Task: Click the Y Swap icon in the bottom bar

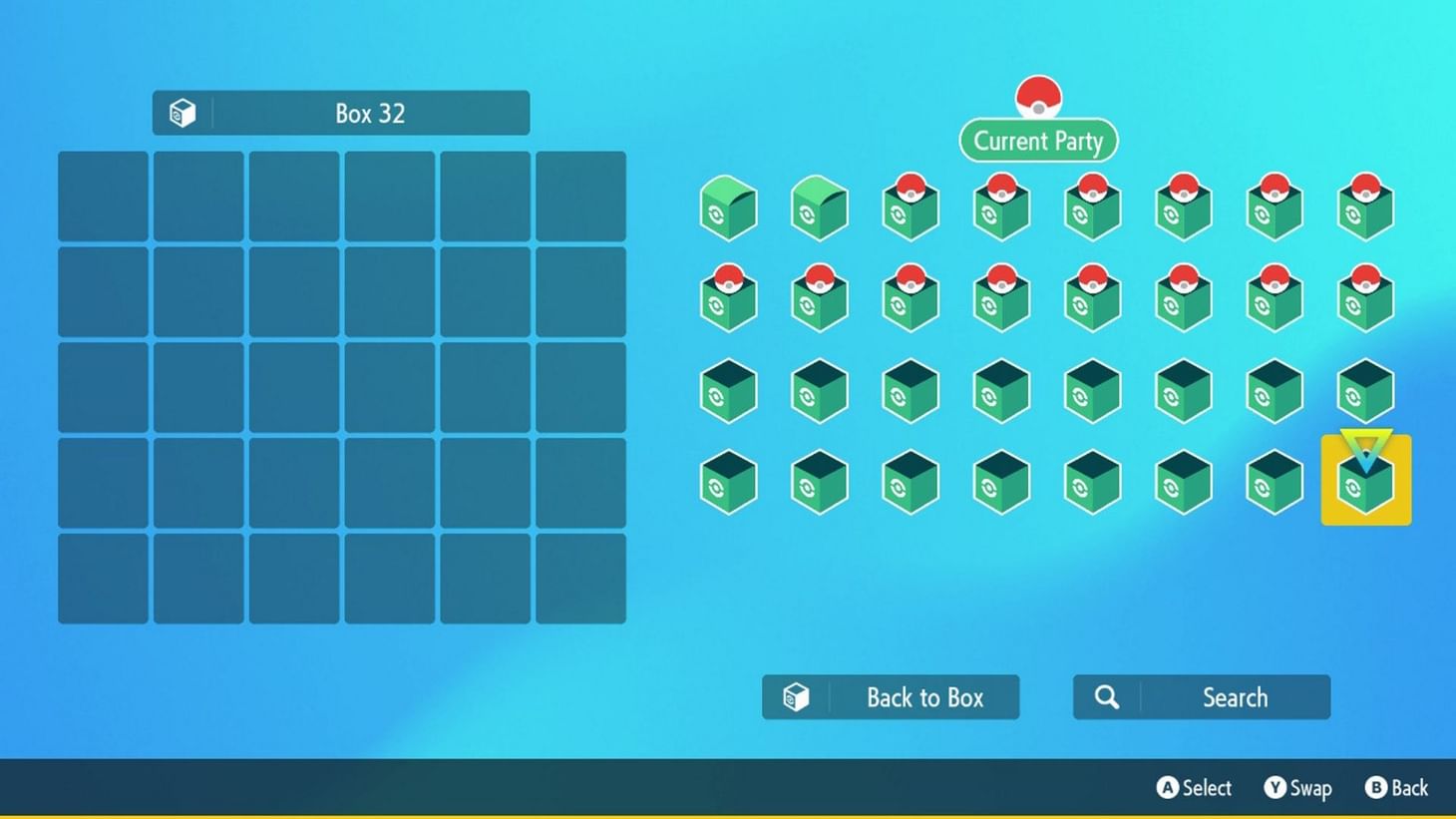Action: point(1274,788)
